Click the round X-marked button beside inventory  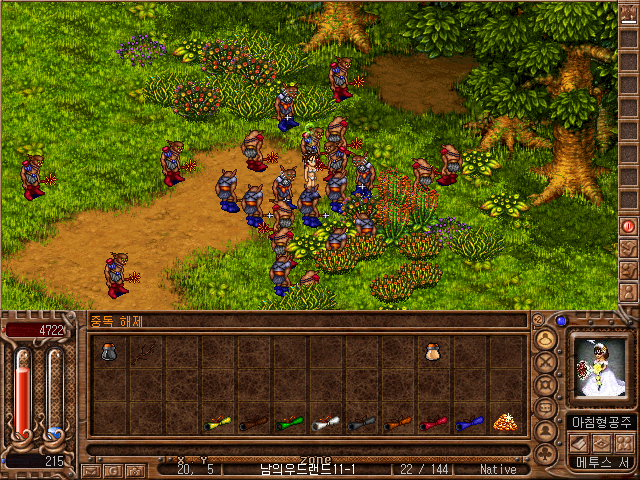[x=546, y=360]
